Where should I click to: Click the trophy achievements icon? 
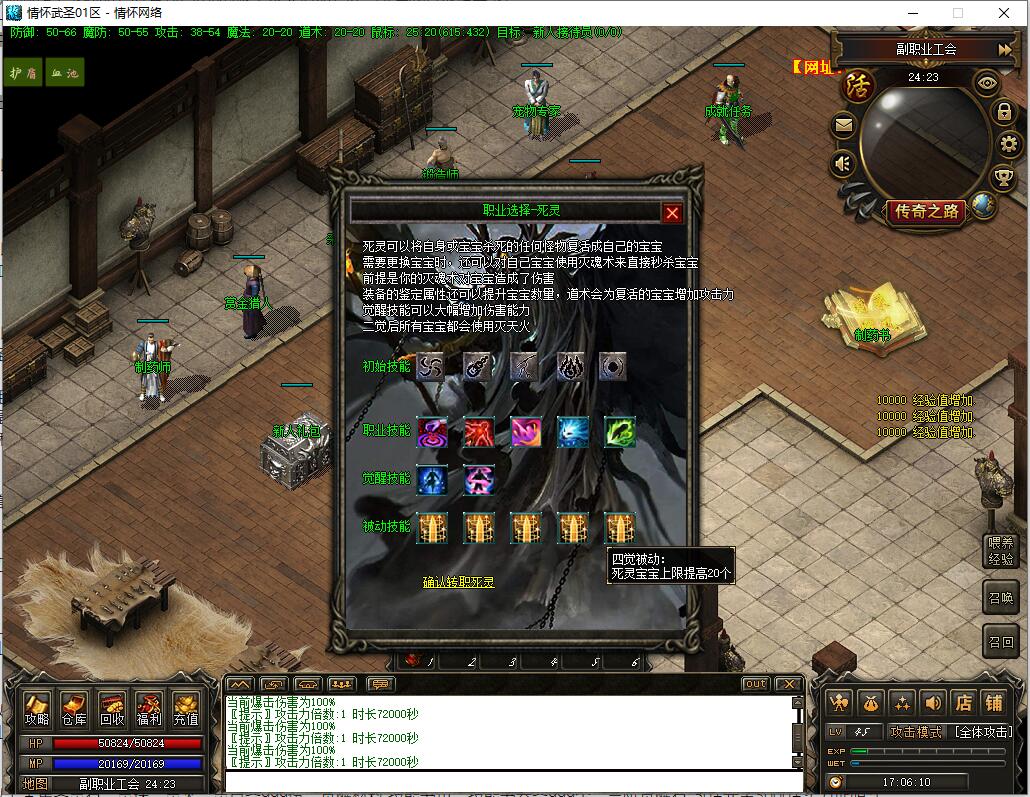1003,178
